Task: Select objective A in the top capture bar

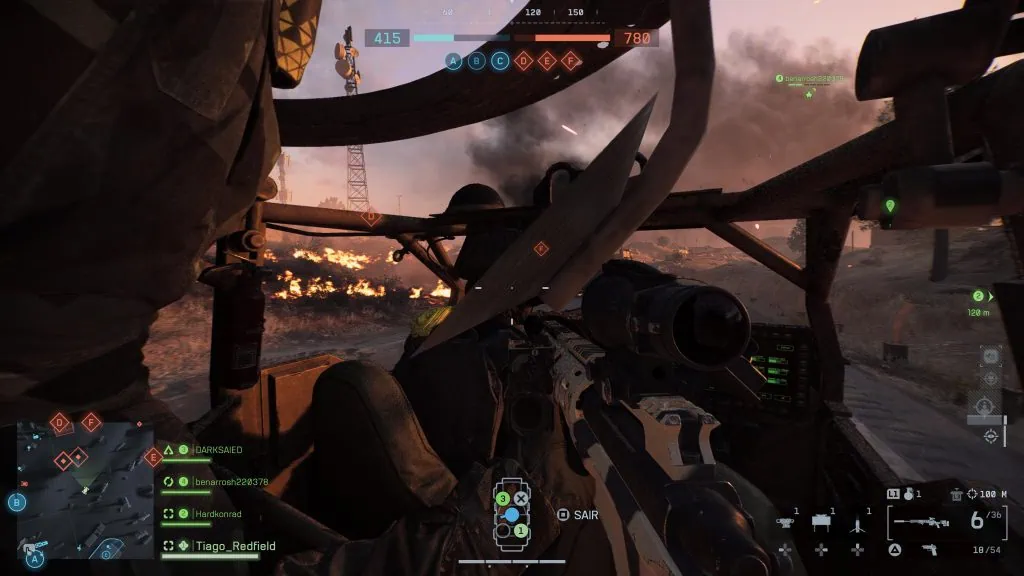Action: click(453, 61)
